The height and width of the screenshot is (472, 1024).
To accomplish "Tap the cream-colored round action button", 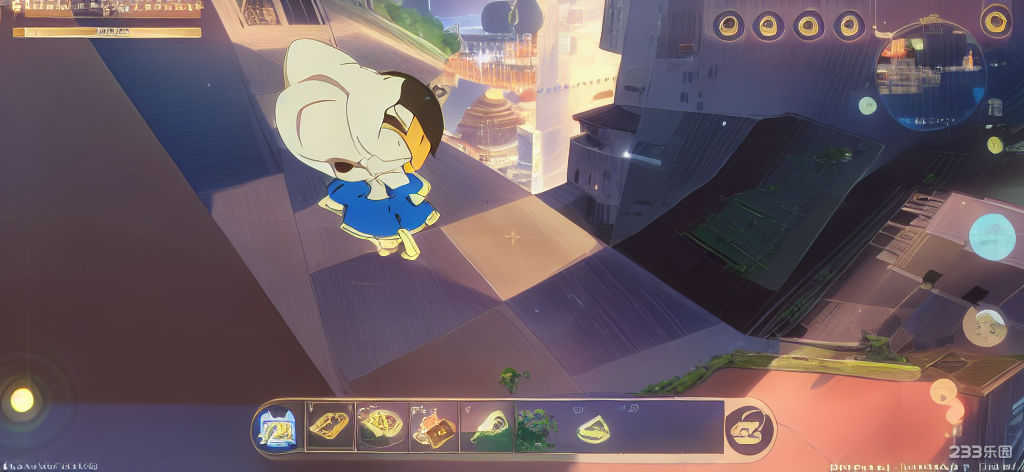I will tap(984, 325).
